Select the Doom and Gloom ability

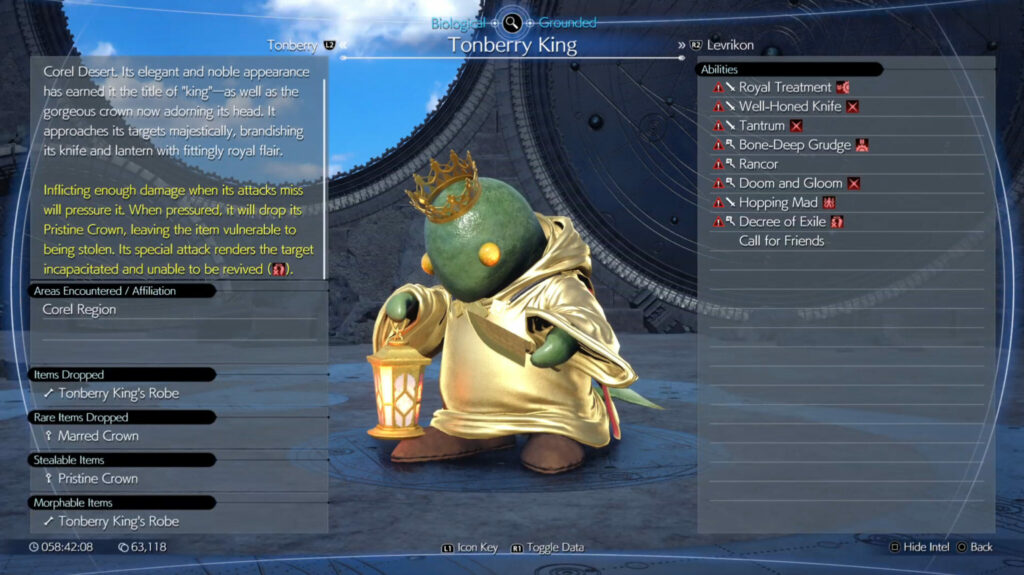[789, 183]
